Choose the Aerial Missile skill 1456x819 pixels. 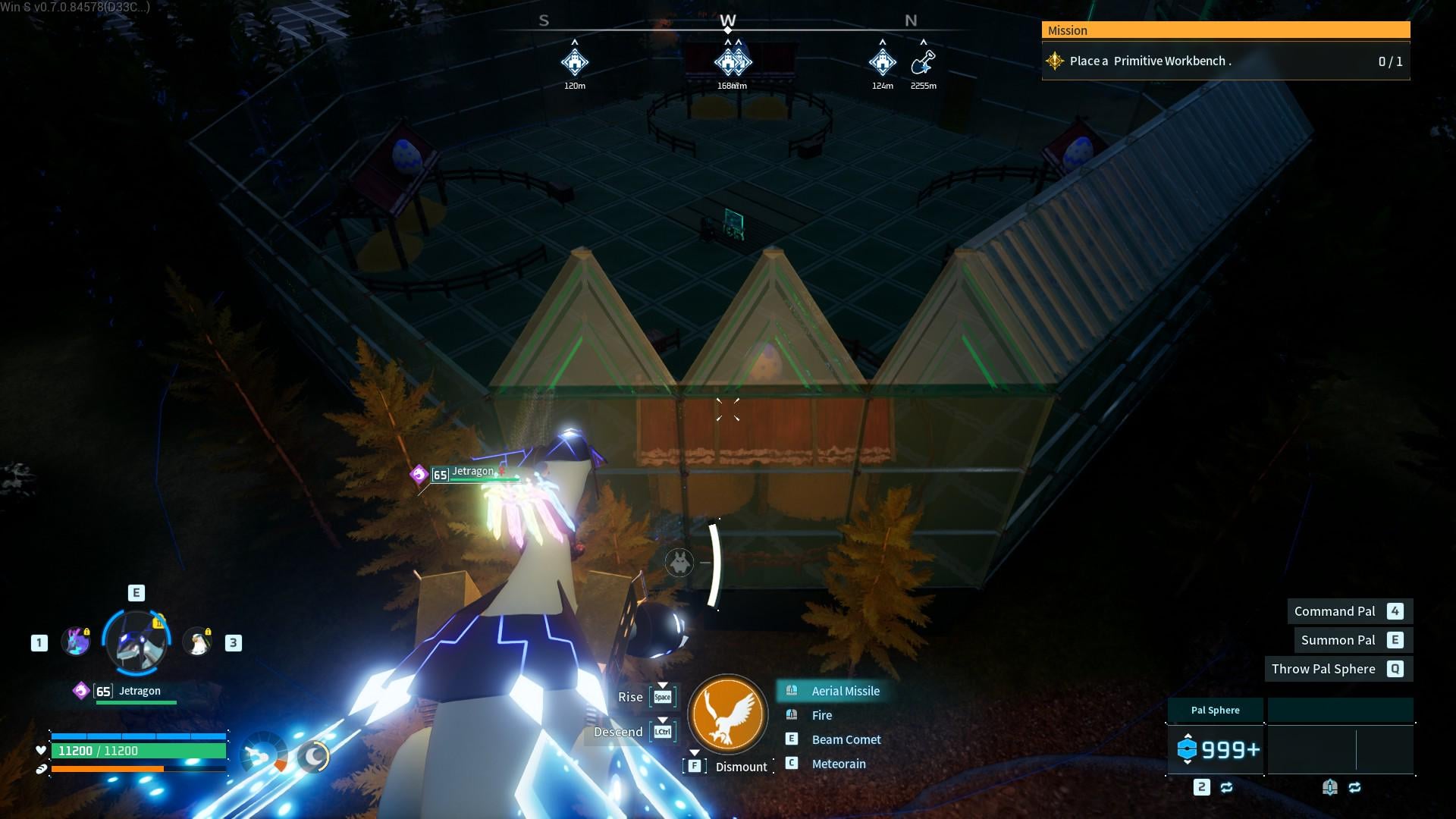(845, 691)
